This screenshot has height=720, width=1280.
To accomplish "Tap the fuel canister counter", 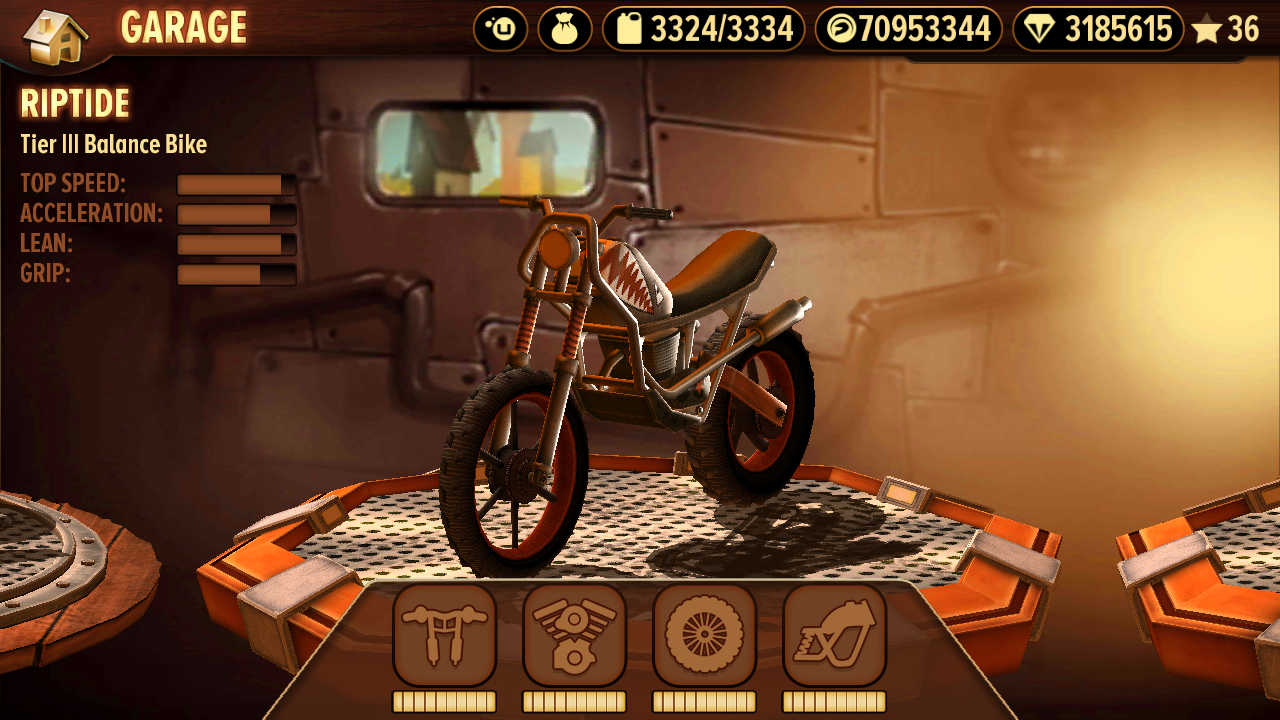I will point(703,29).
